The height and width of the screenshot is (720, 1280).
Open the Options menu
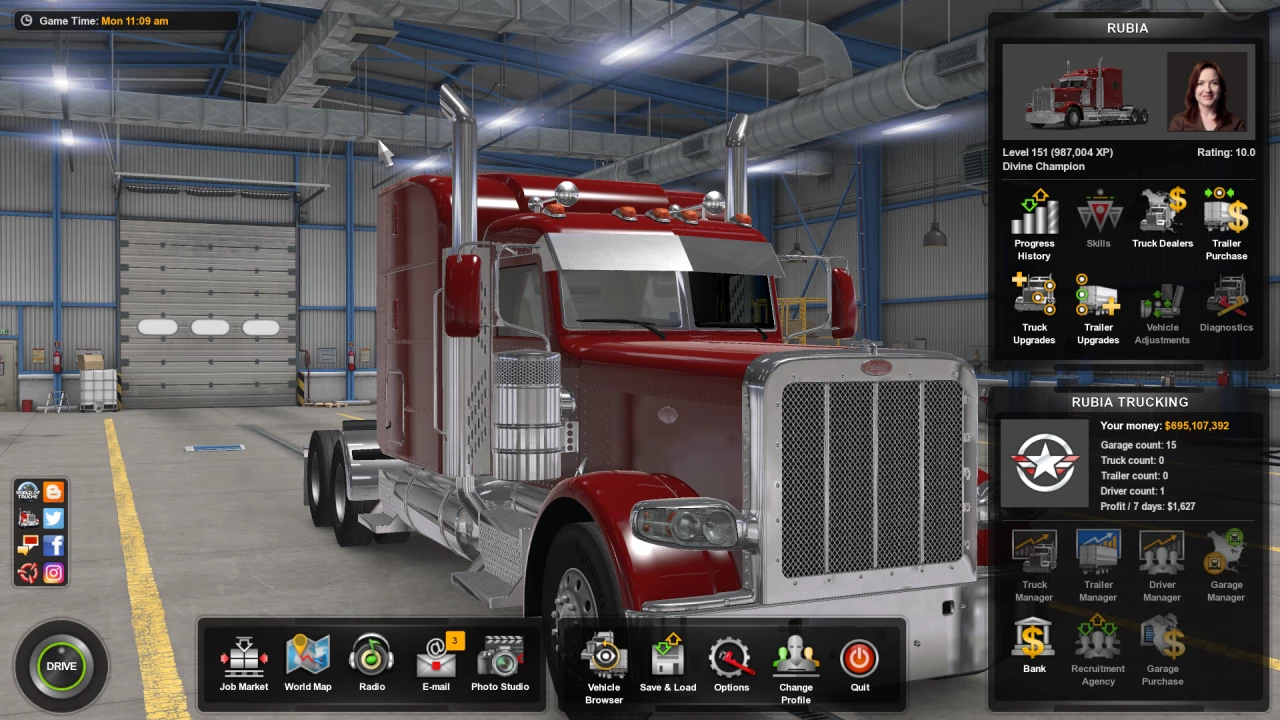click(731, 664)
